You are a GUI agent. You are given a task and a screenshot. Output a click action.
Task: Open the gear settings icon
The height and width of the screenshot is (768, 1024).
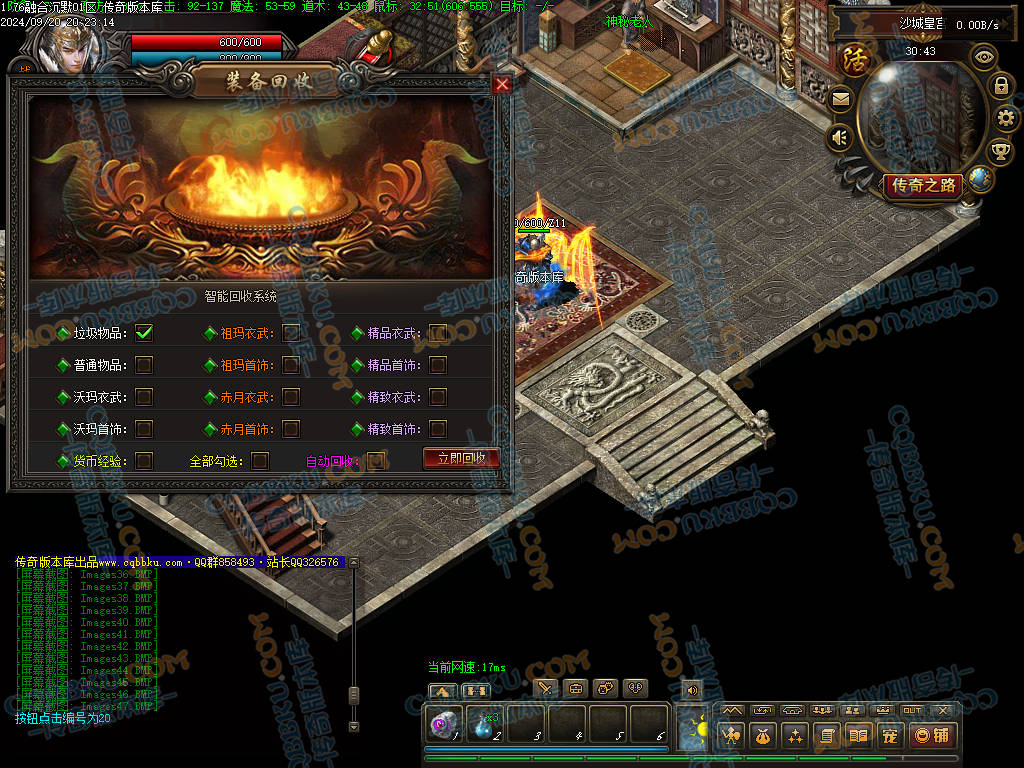[1006, 118]
